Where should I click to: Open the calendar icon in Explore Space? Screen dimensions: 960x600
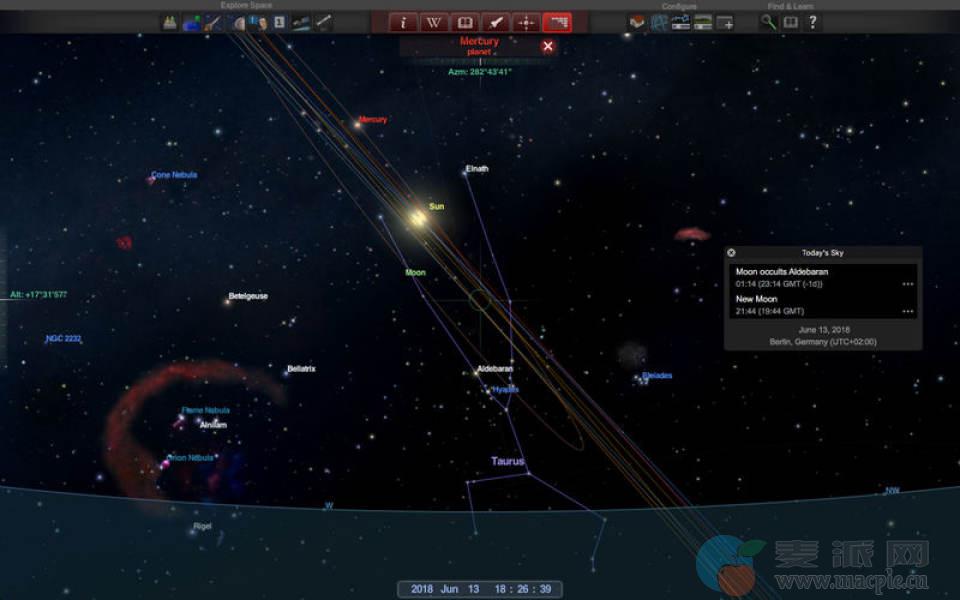279,22
